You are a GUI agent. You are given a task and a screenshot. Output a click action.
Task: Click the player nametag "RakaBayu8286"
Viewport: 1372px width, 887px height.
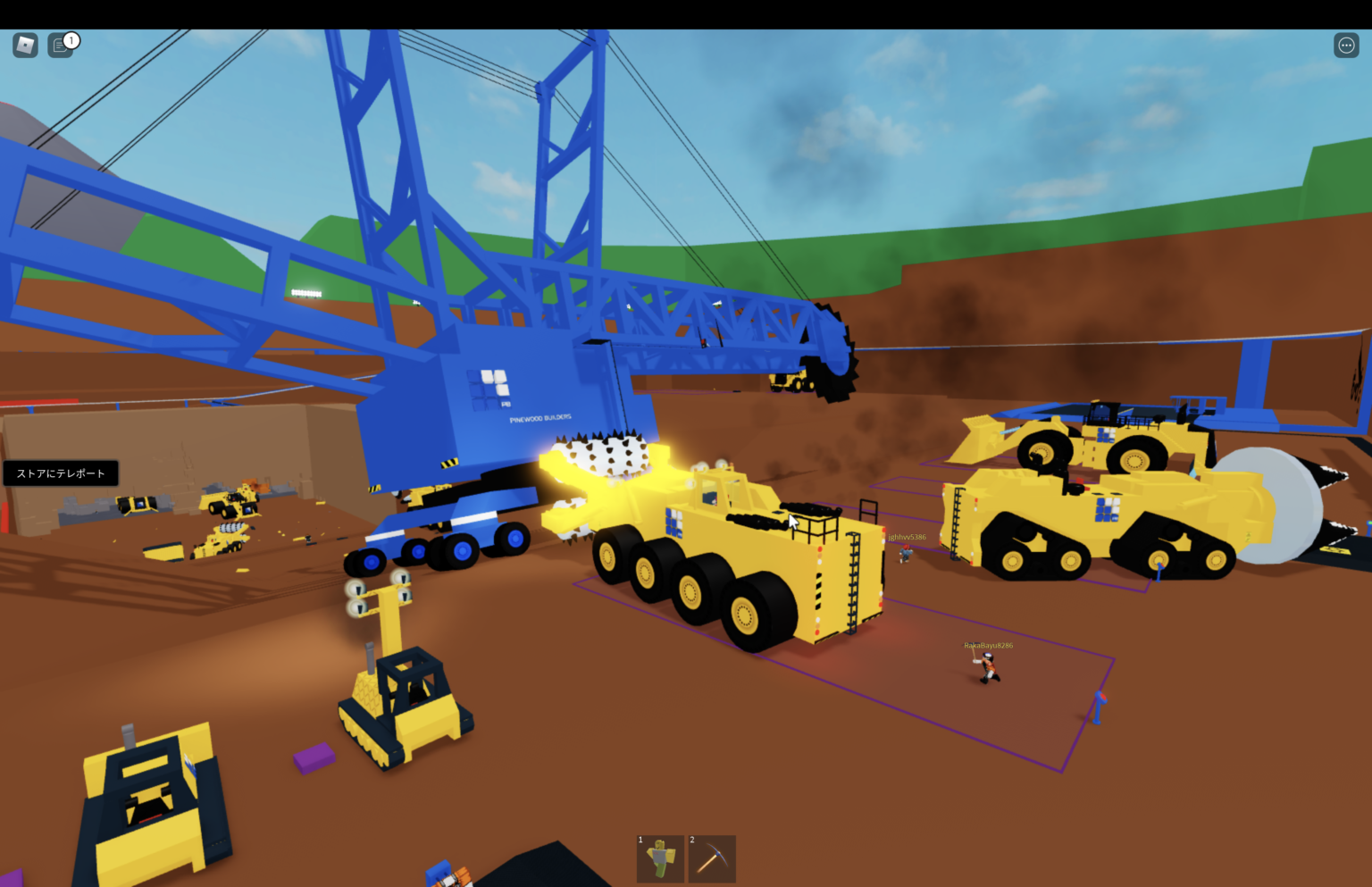[988, 645]
